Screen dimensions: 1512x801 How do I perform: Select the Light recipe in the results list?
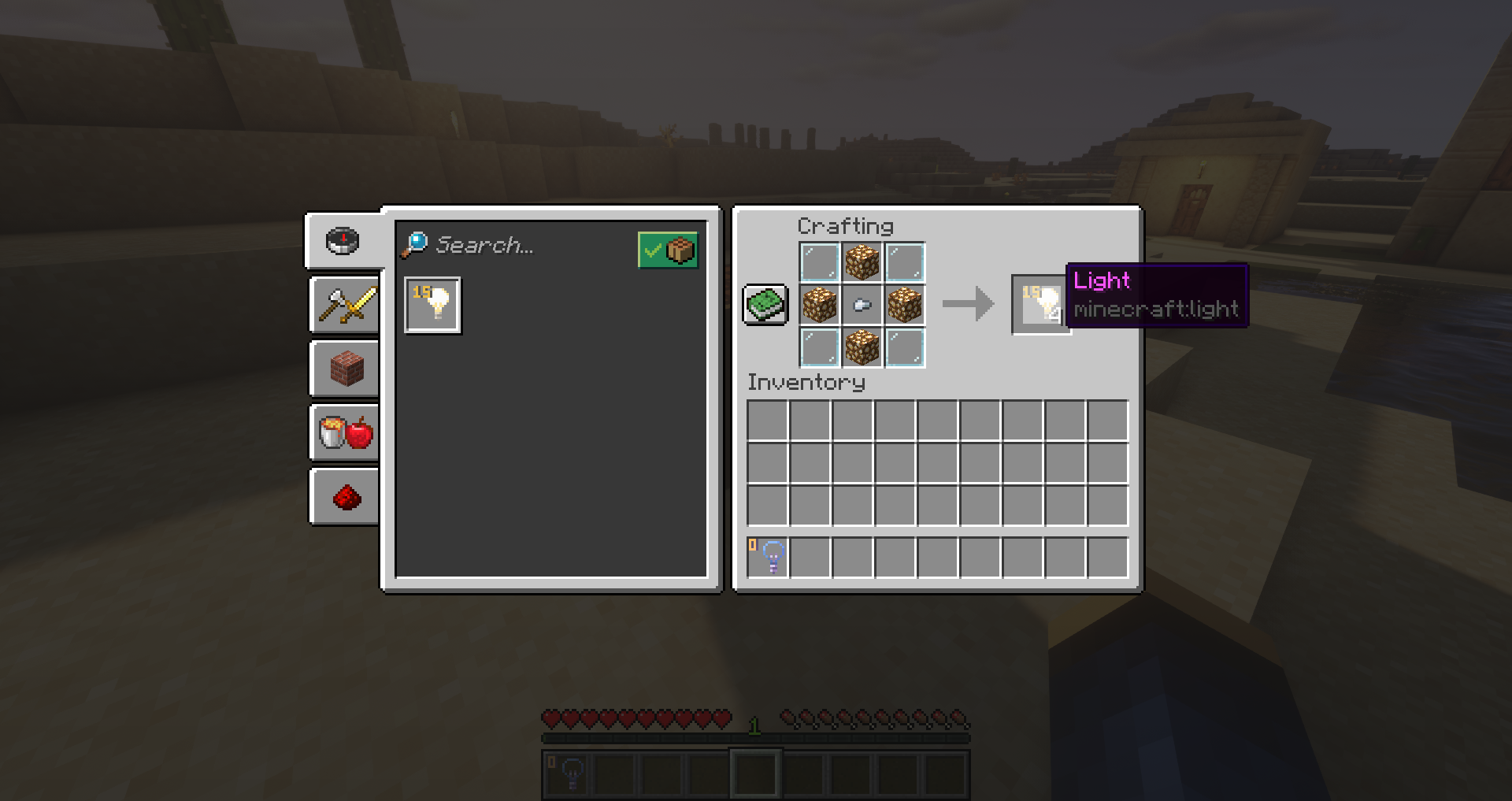(432, 305)
